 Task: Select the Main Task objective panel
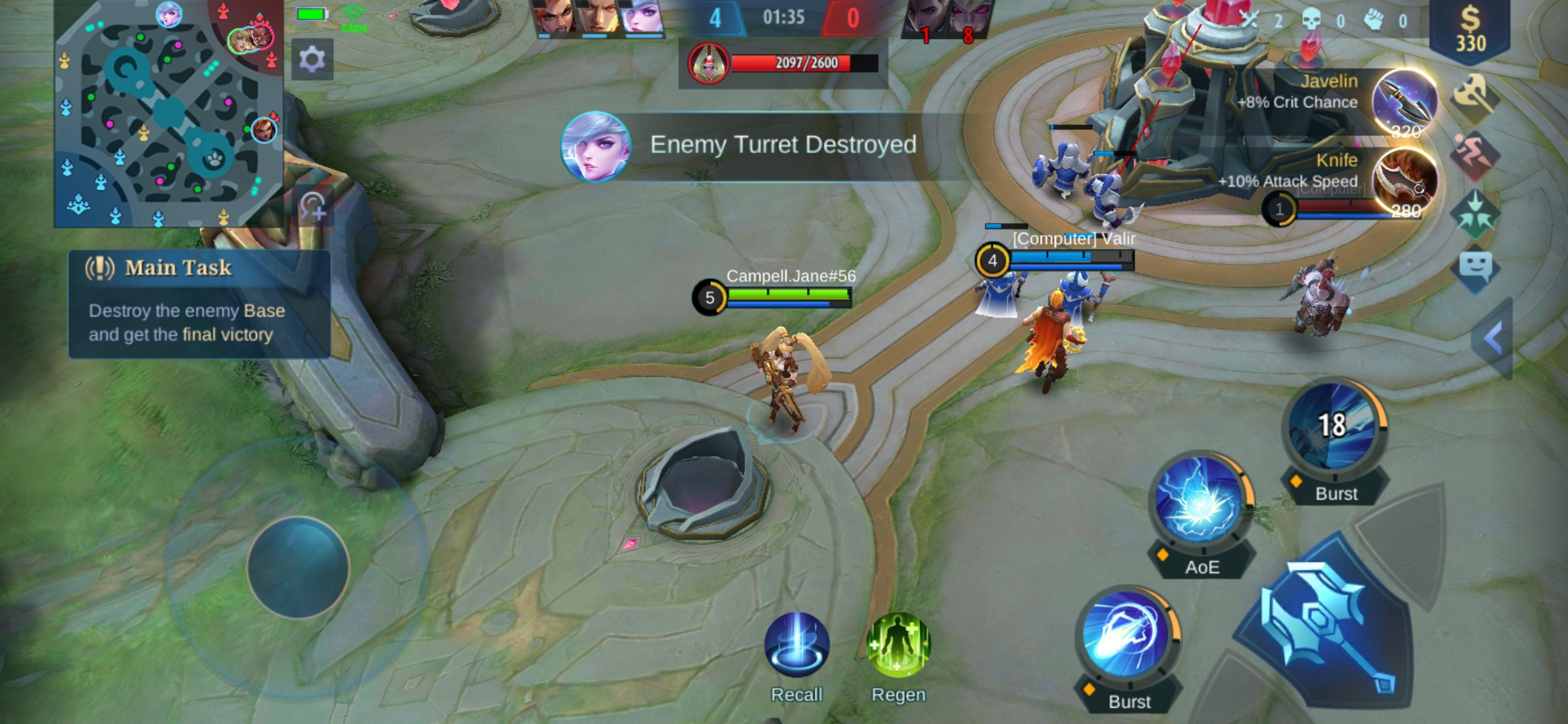click(x=199, y=304)
